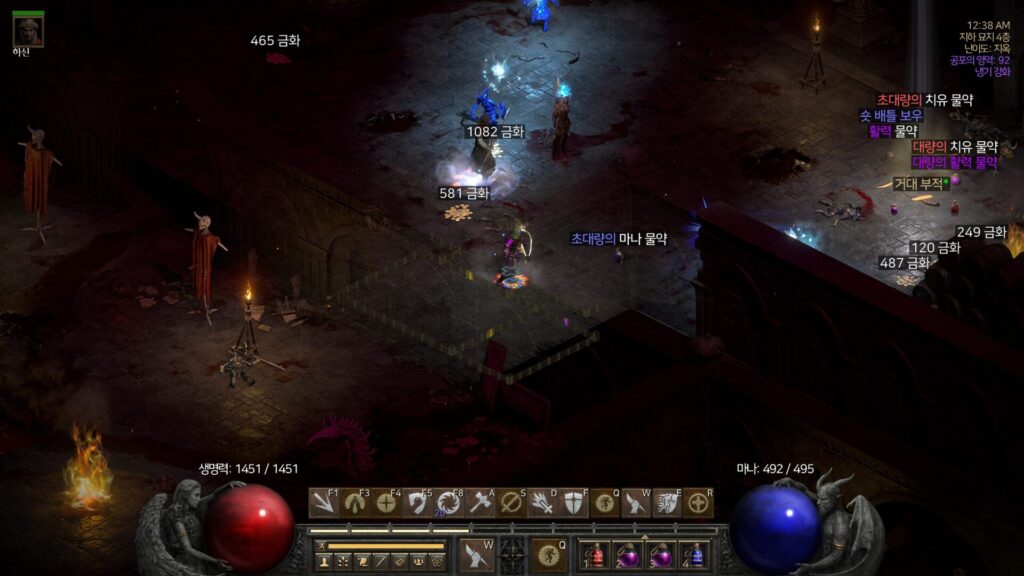Use the red healing potion in belt slot 1

[x=596, y=555]
